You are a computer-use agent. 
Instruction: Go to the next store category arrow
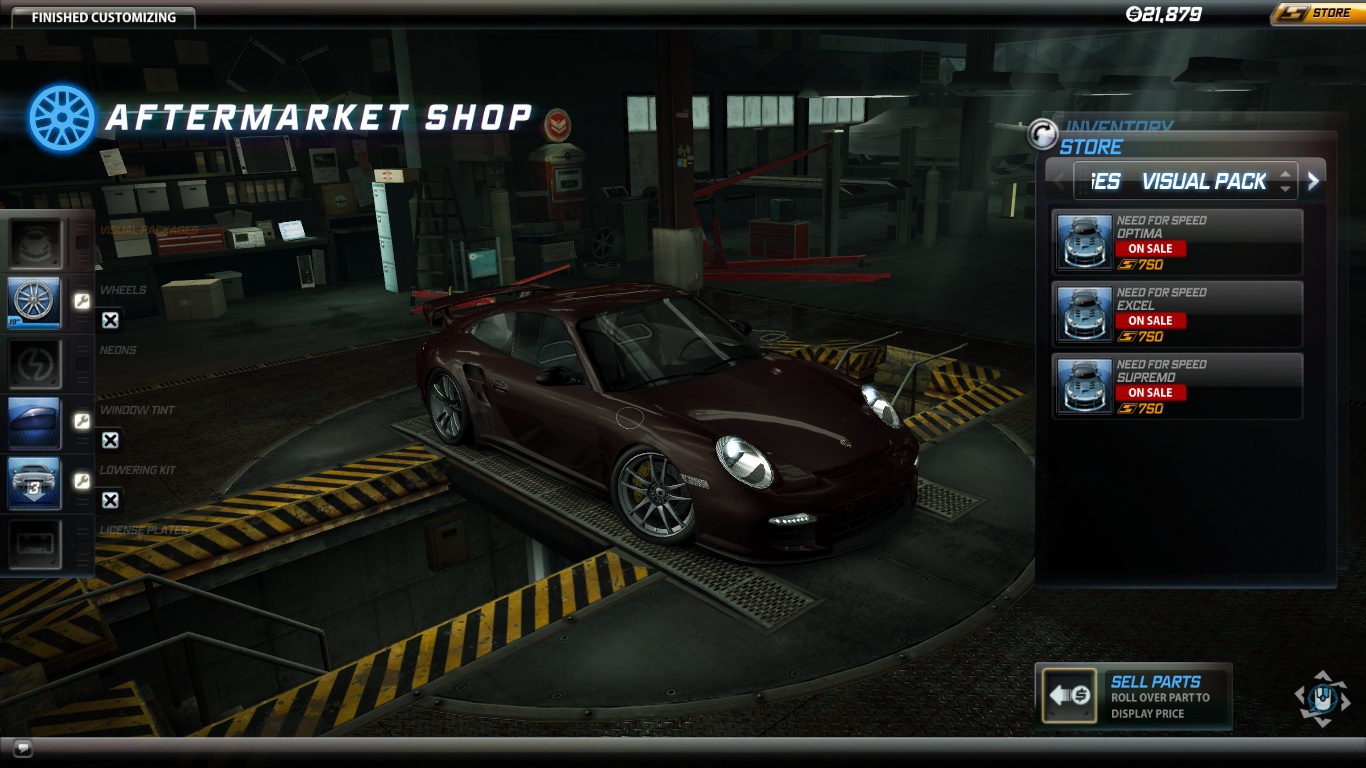(x=1313, y=181)
